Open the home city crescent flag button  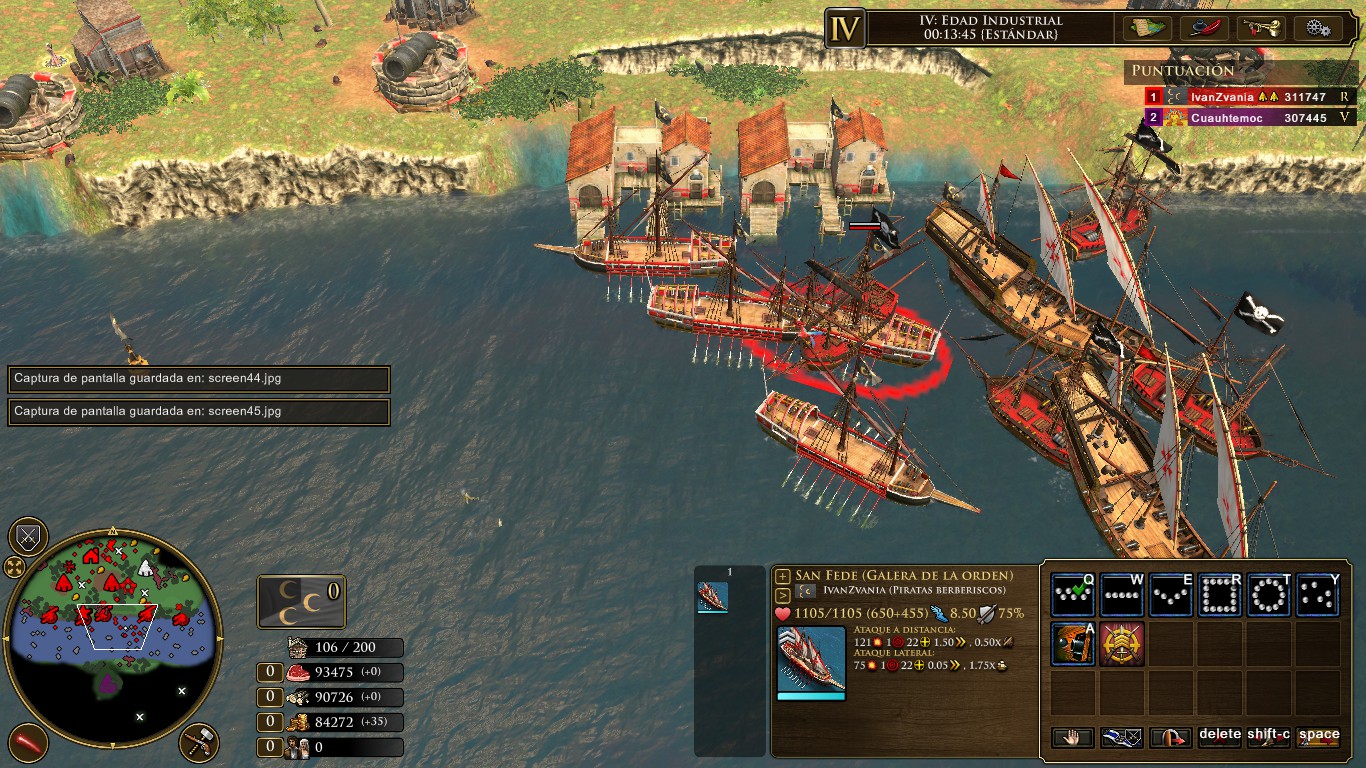pyautogui.click(x=301, y=602)
